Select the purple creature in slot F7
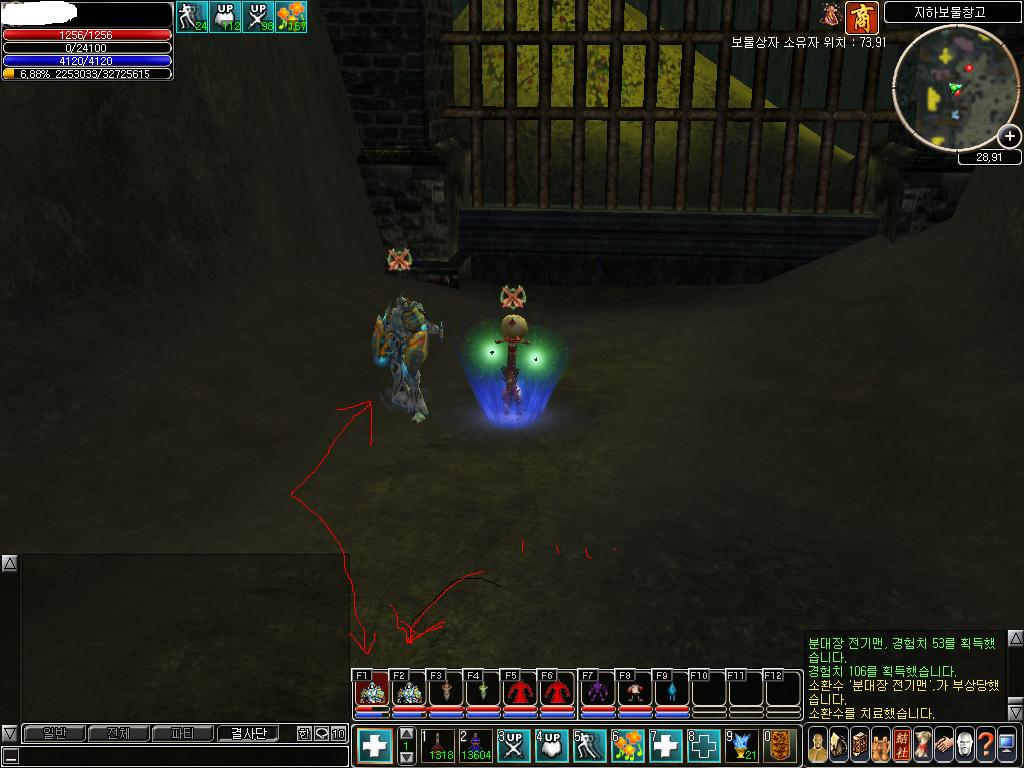 [x=597, y=692]
